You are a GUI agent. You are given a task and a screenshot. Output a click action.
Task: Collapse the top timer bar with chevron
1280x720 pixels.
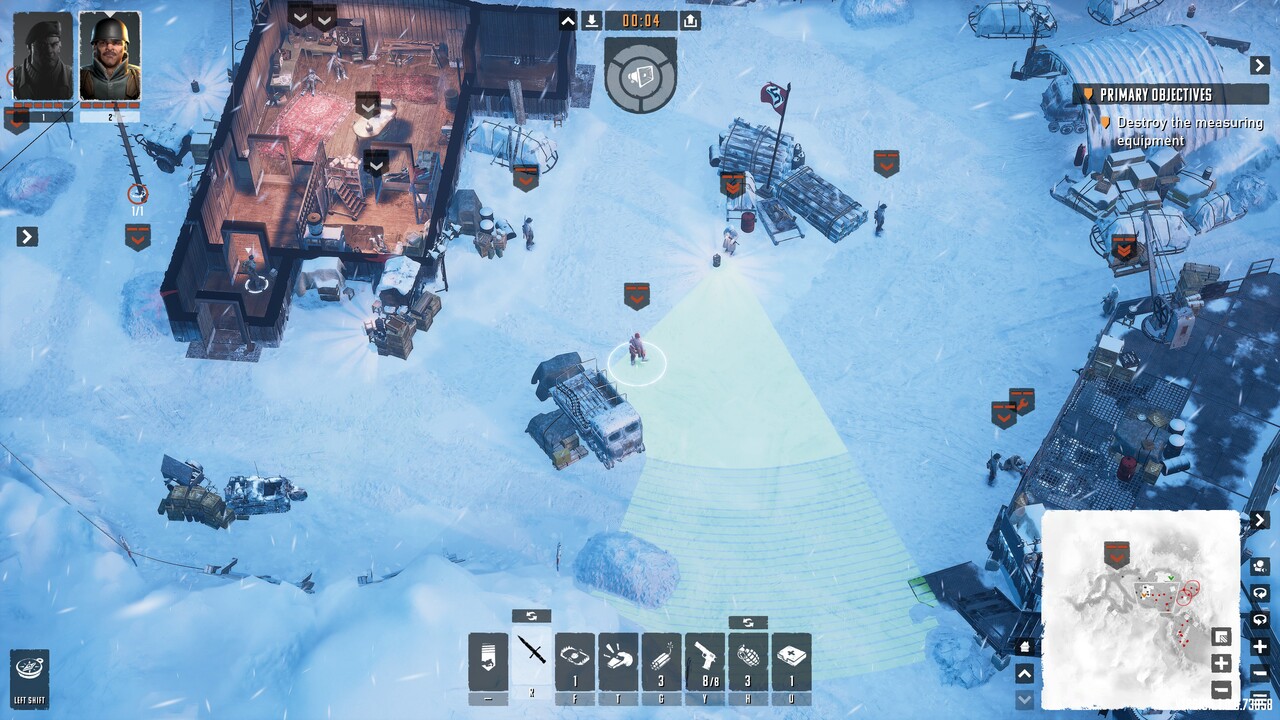tap(568, 21)
